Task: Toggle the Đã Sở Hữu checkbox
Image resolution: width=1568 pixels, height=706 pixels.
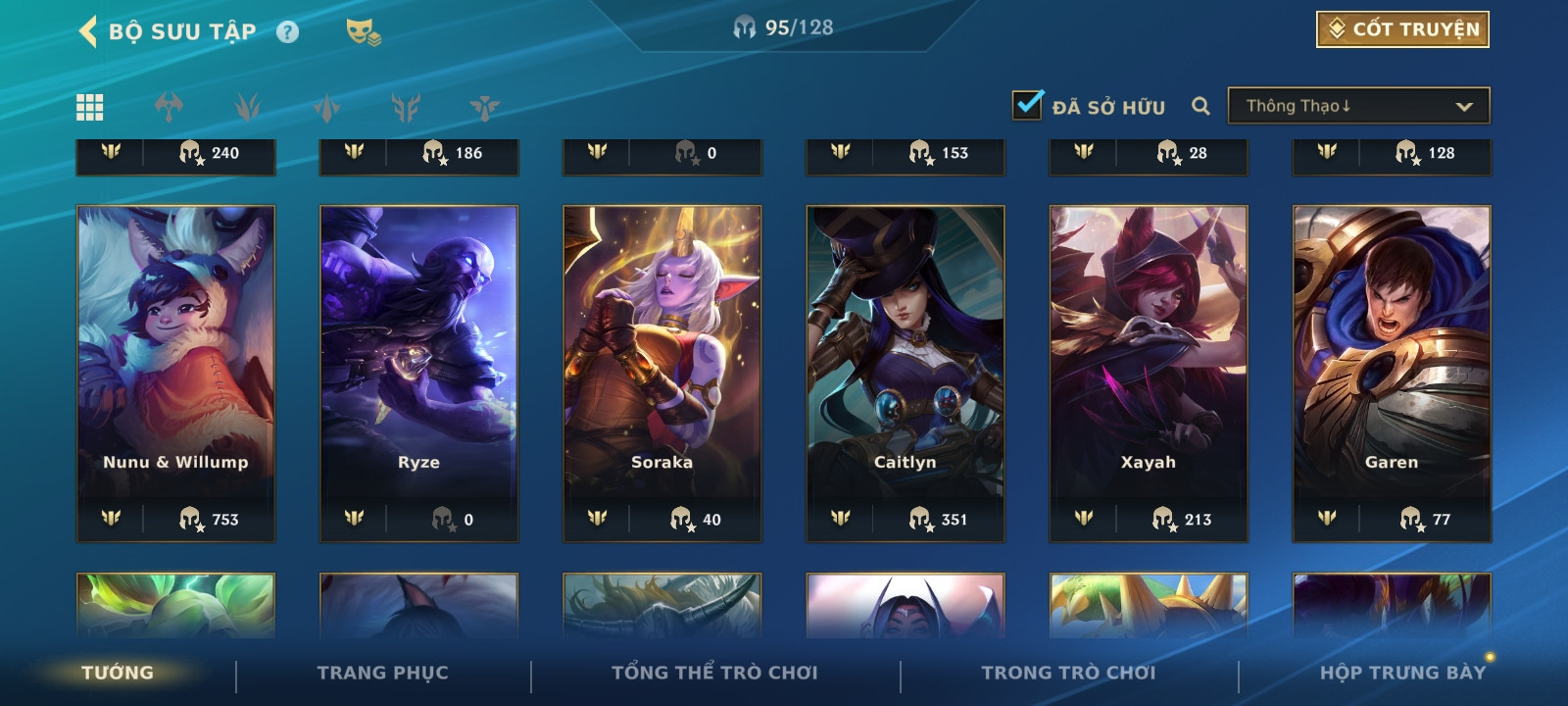Action: point(1027,105)
